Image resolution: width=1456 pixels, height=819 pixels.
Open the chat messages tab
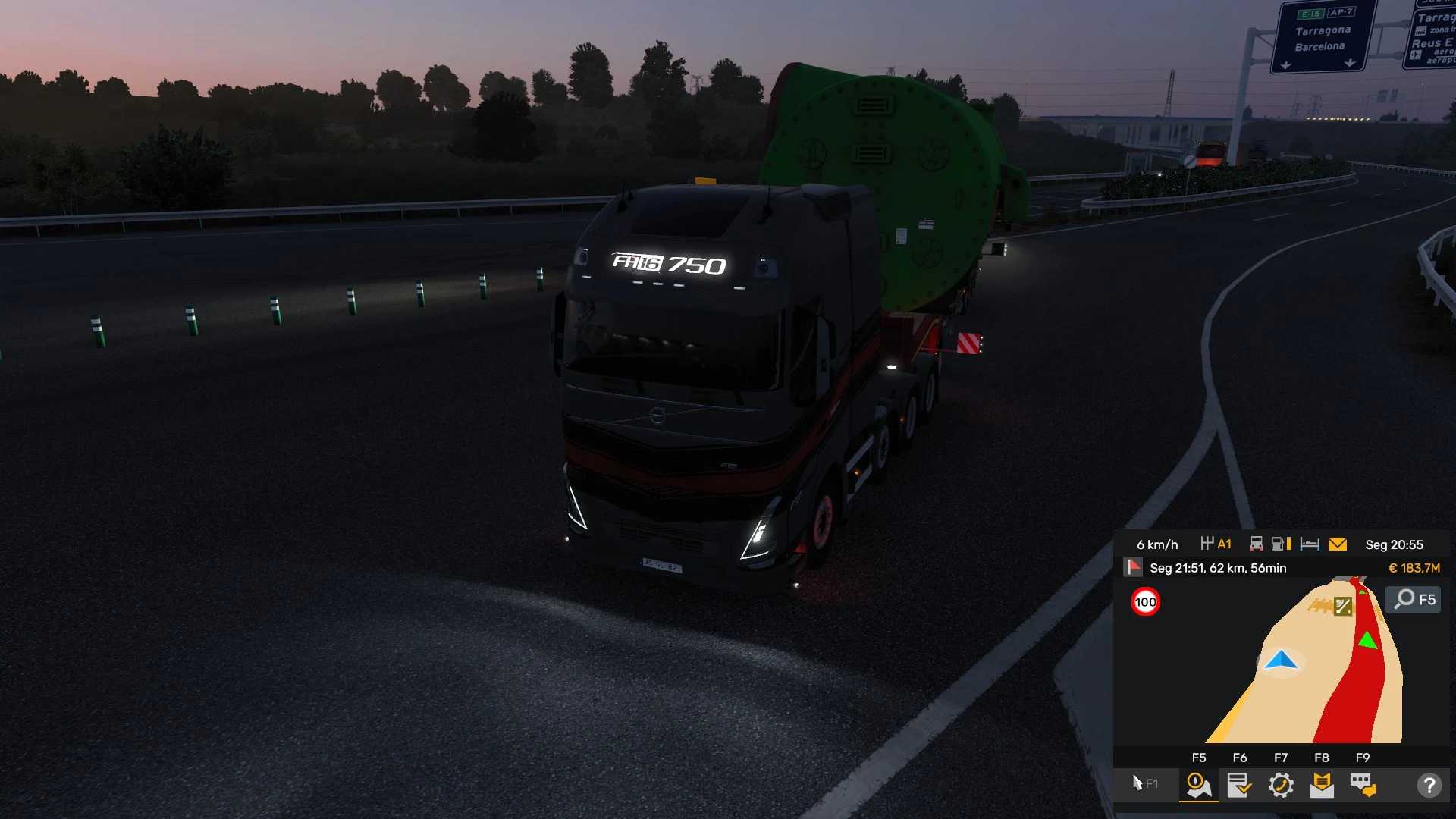coord(1363,785)
